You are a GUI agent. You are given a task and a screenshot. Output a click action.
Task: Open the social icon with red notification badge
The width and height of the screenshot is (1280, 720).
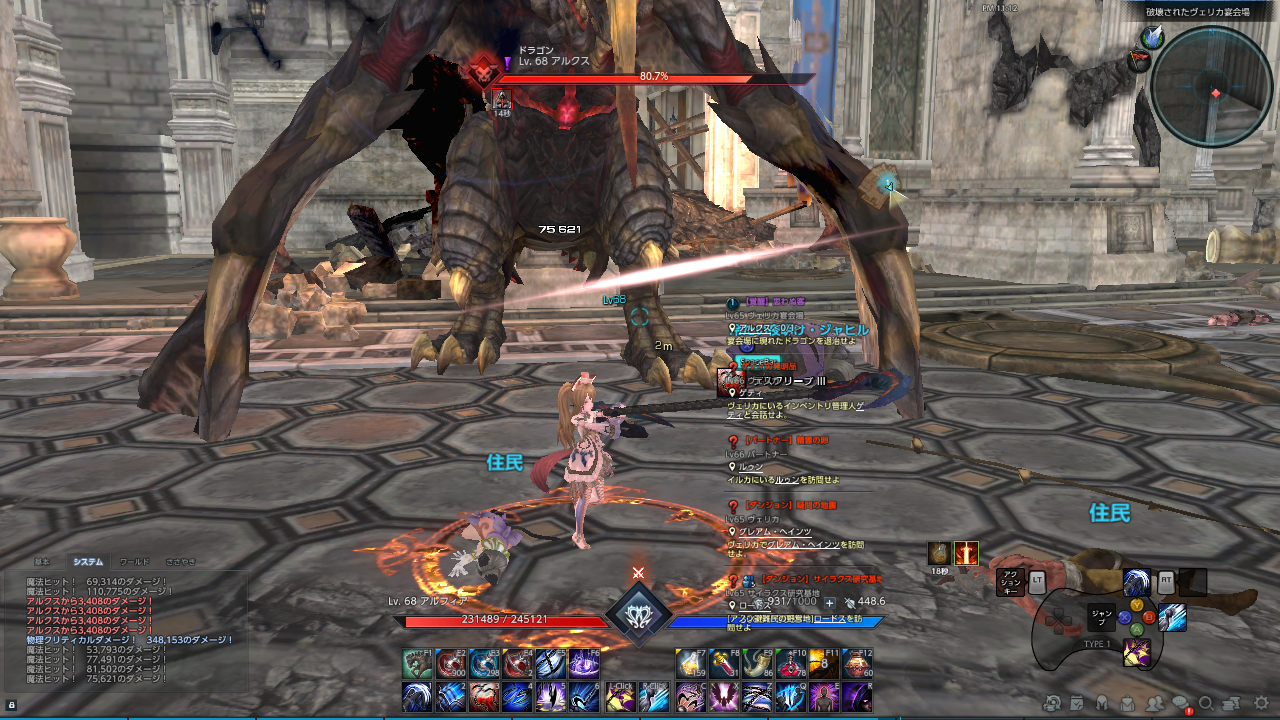(x=1180, y=703)
